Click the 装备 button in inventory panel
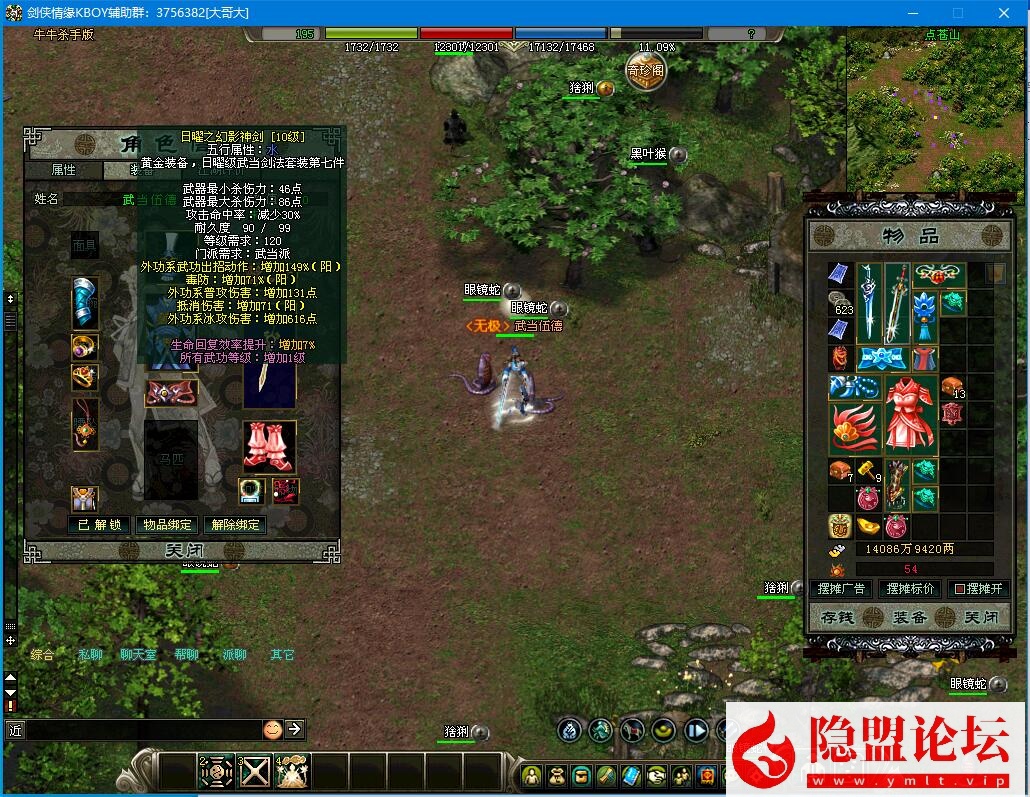 [909, 618]
